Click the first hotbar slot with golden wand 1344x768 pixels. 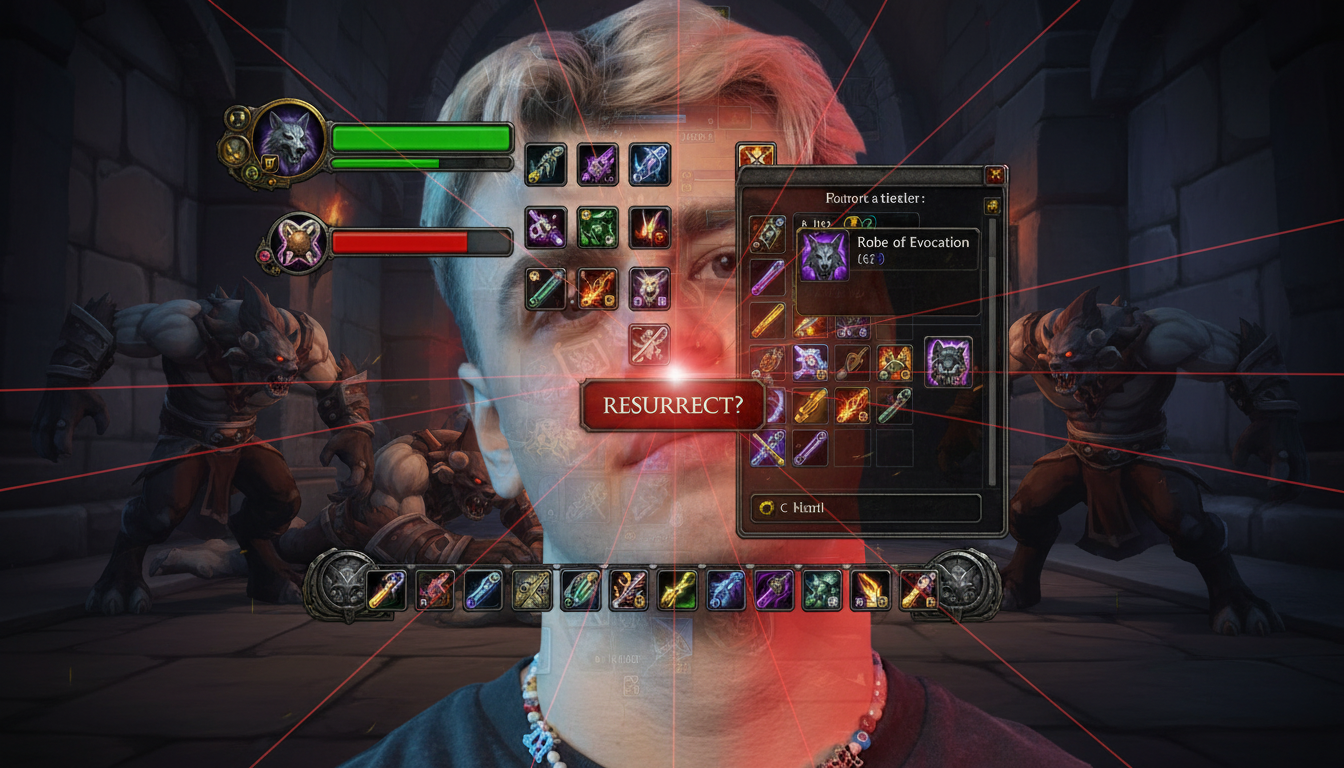click(x=386, y=590)
